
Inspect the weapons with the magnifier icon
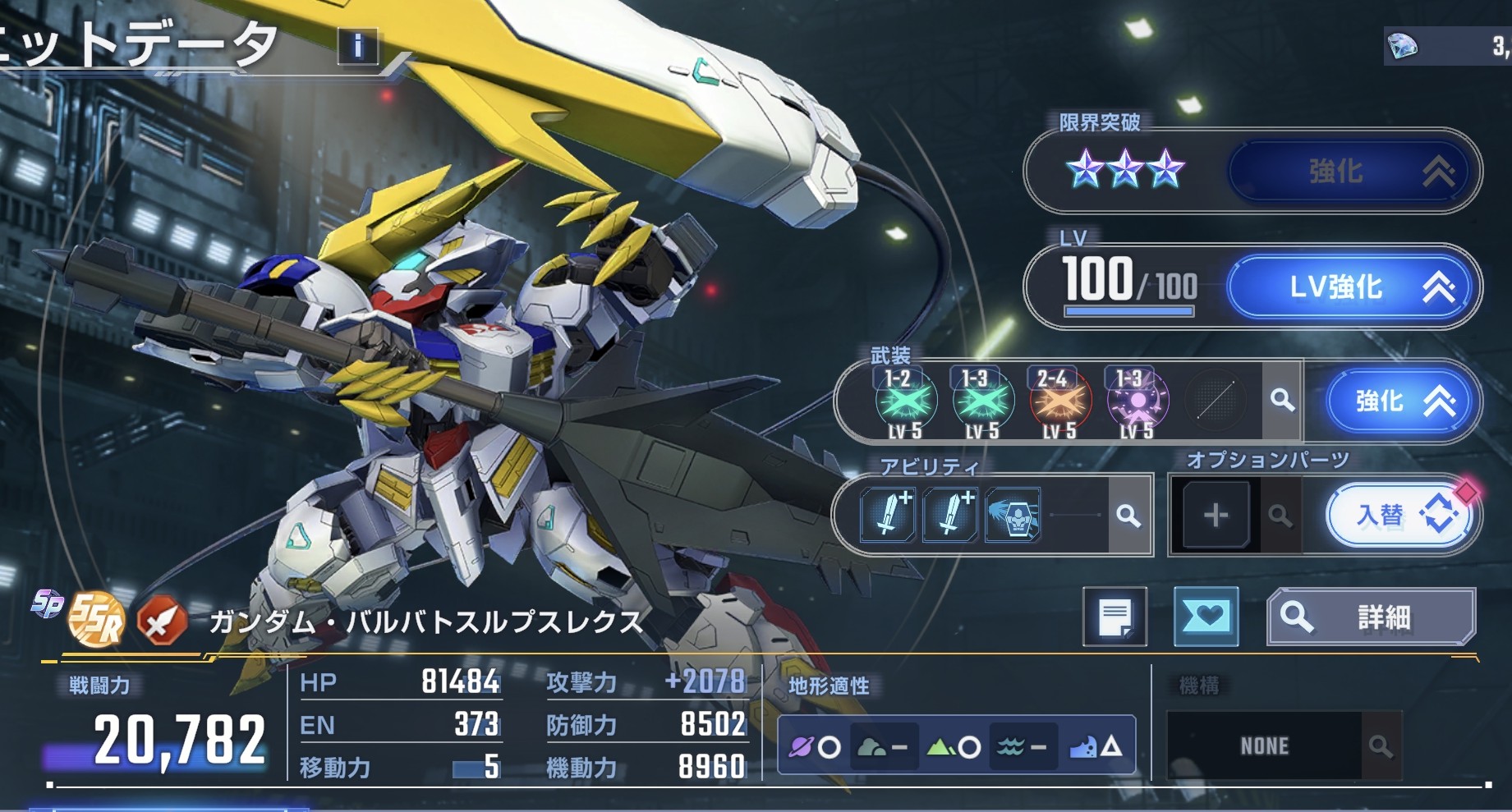[1282, 401]
